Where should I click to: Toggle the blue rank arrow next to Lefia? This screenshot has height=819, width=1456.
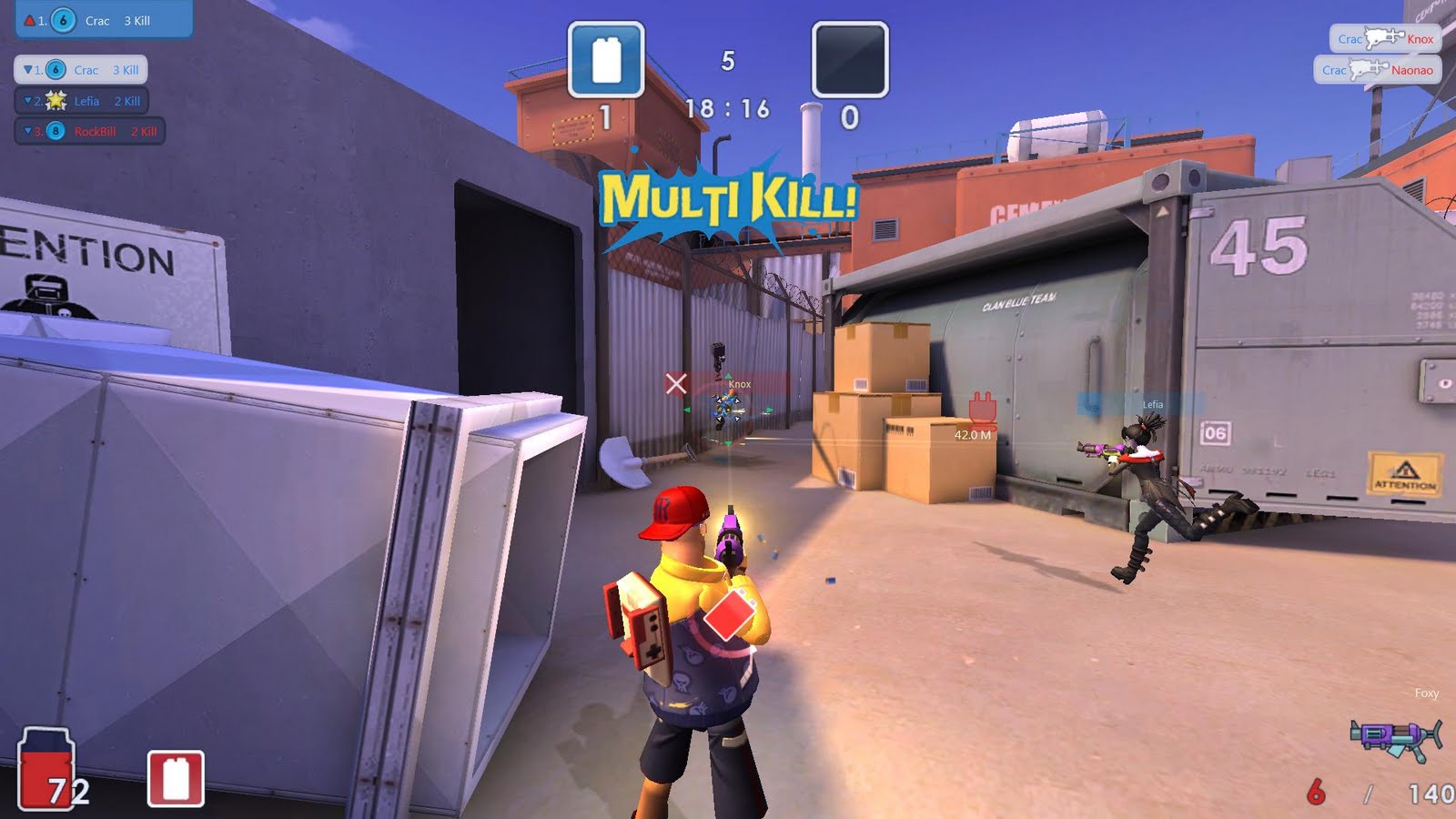point(28,101)
